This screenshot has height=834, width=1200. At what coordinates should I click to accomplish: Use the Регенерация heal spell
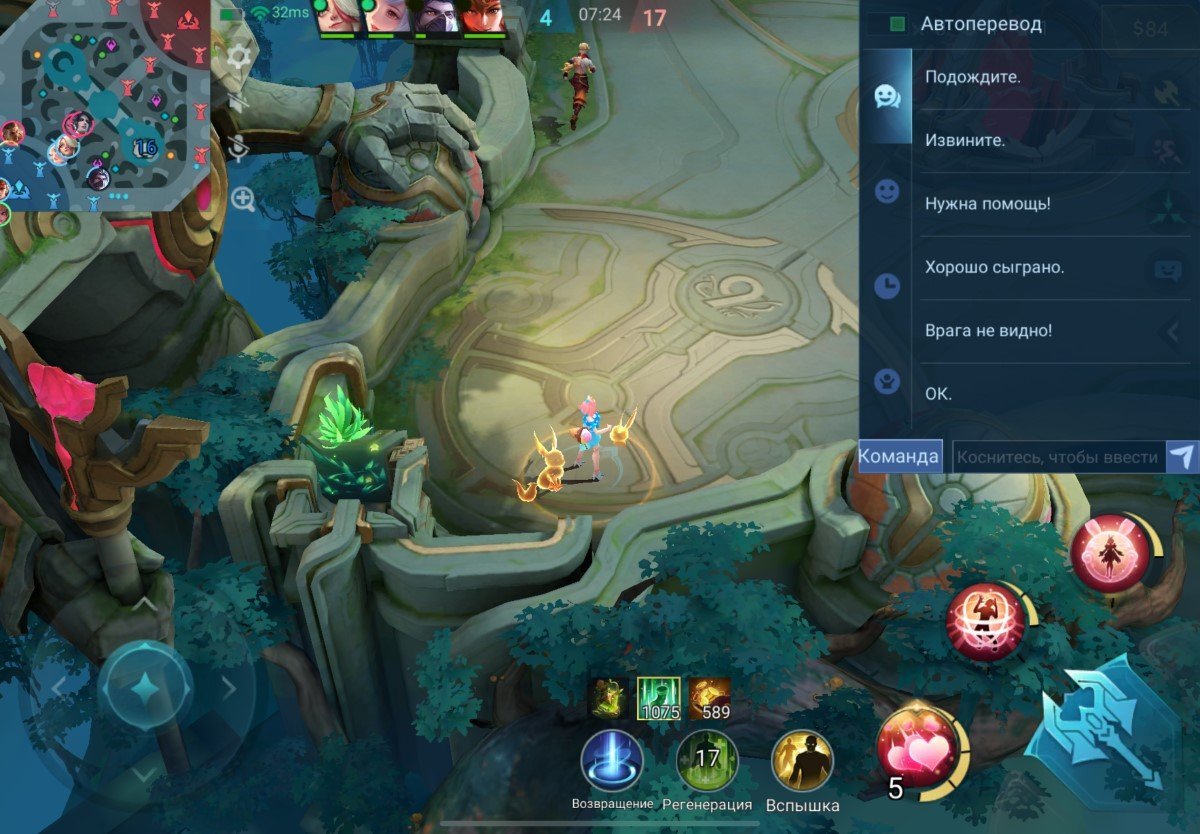[x=707, y=762]
